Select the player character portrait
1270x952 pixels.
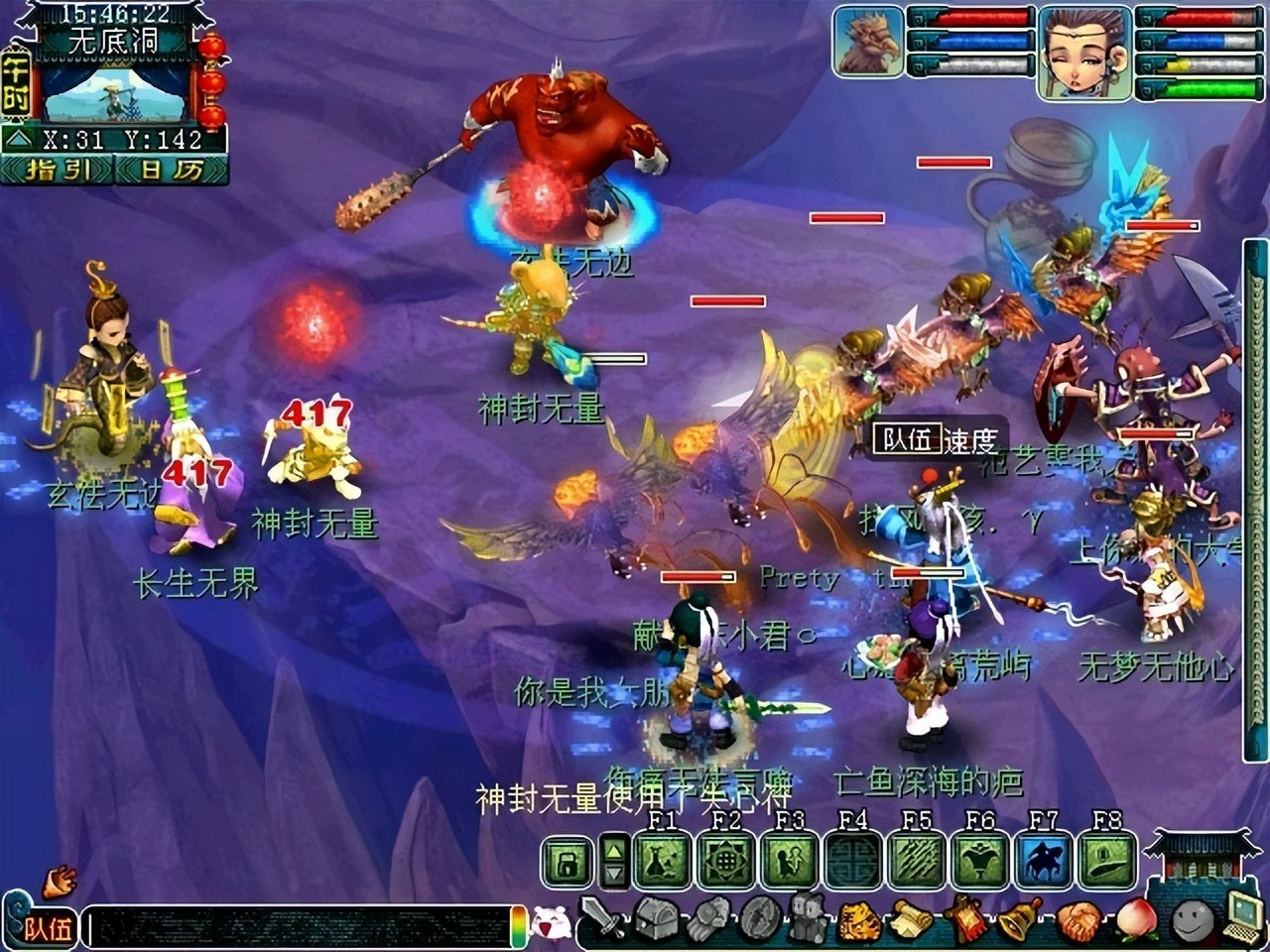(x=1084, y=52)
